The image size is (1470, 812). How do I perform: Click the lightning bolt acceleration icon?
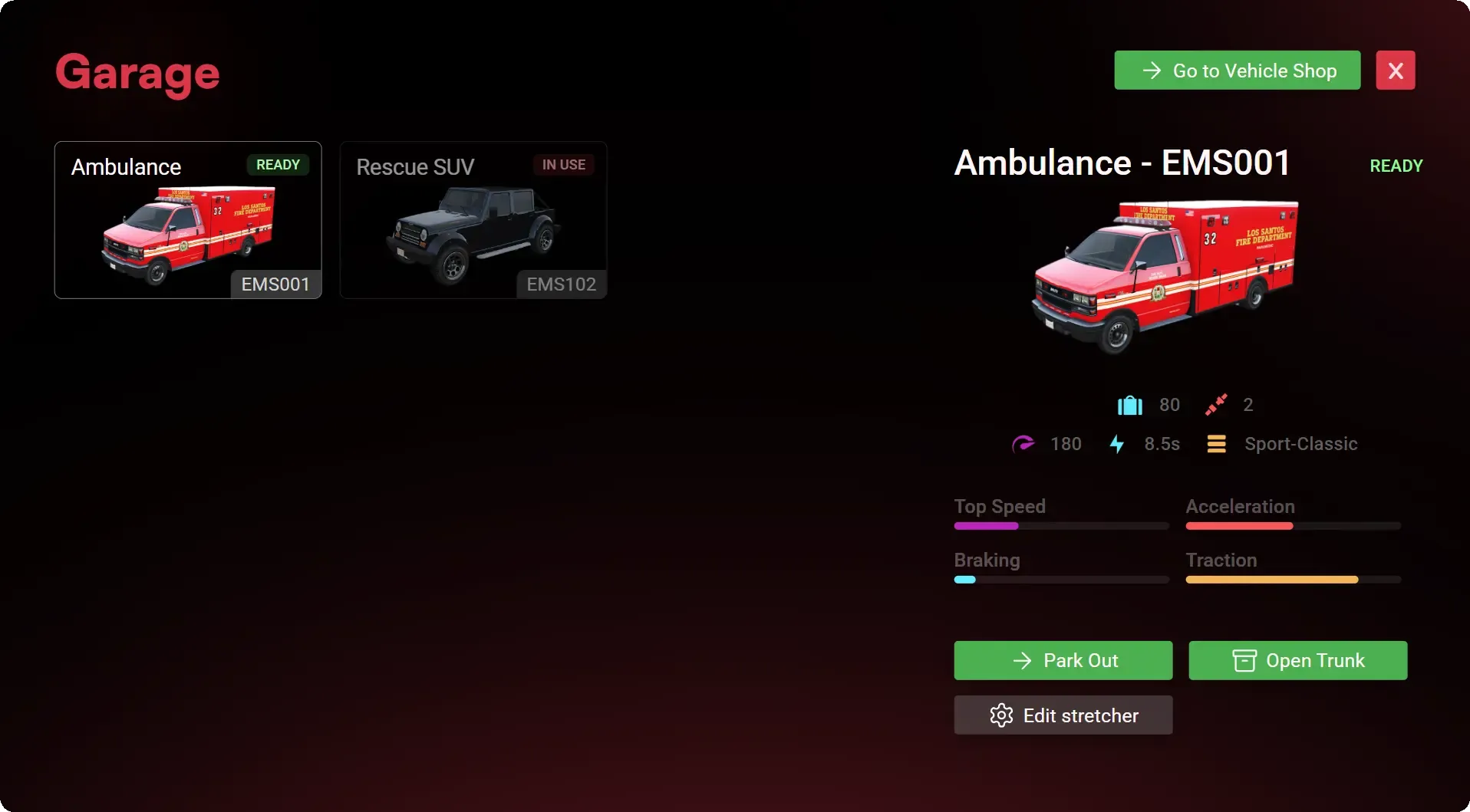(x=1118, y=444)
